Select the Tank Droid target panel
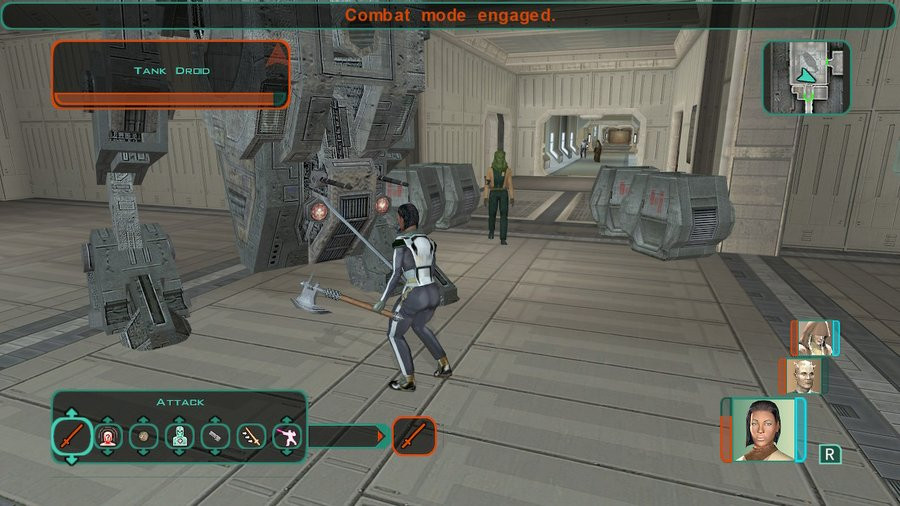This screenshot has width=900, height=506. tap(170, 72)
